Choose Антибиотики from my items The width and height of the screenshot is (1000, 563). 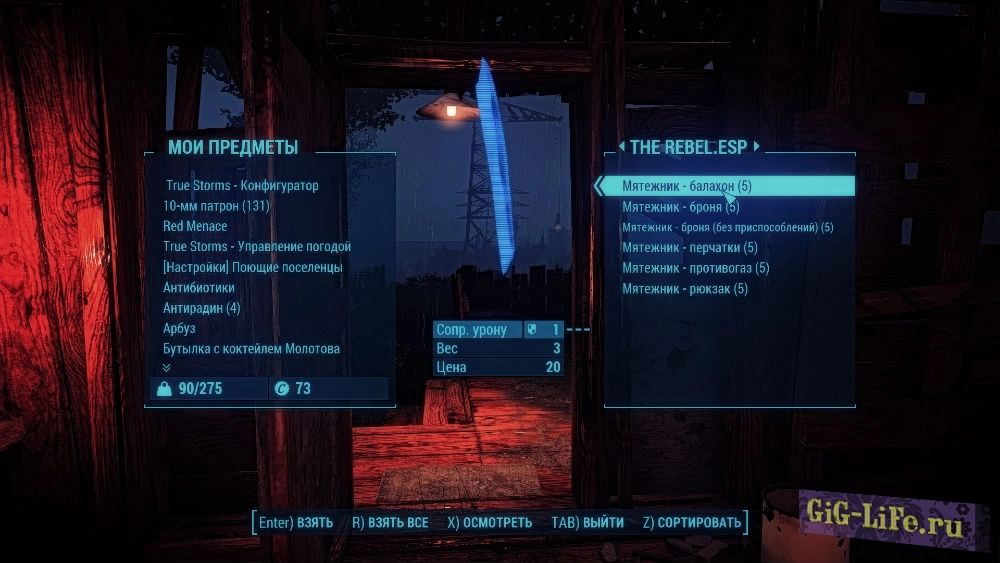coord(199,287)
